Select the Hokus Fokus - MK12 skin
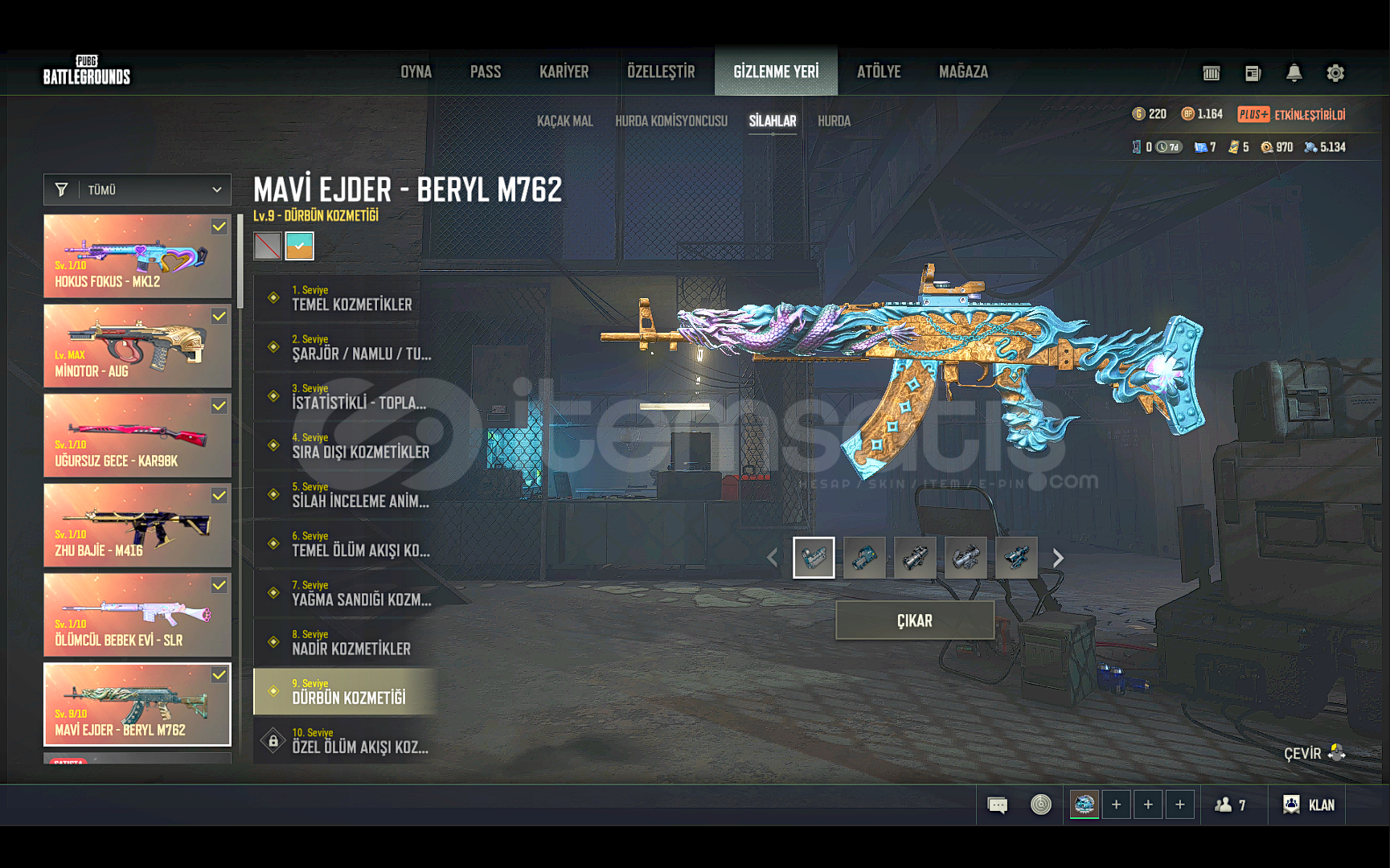 137,256
